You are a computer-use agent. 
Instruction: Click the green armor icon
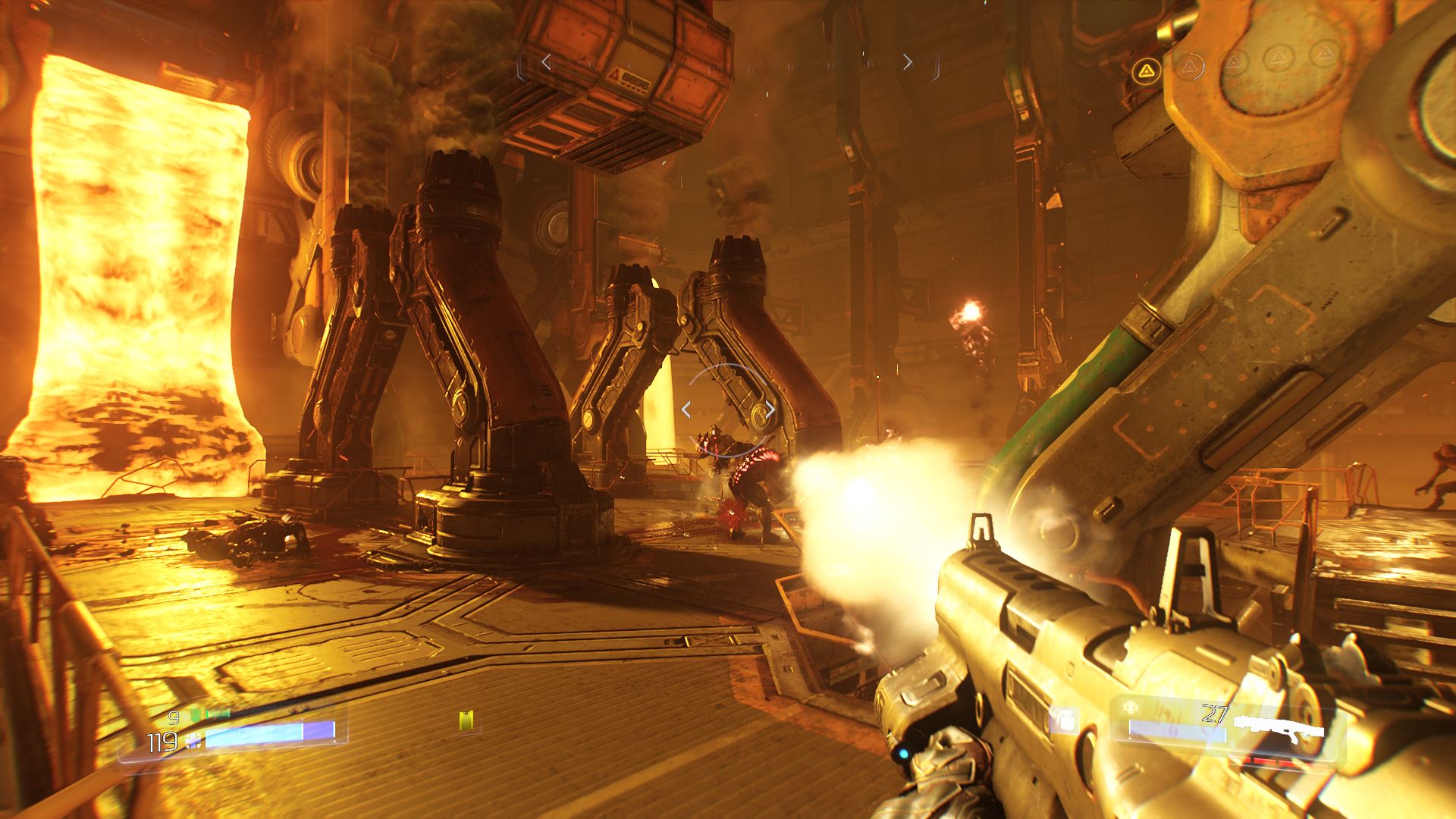coord(196,714)
